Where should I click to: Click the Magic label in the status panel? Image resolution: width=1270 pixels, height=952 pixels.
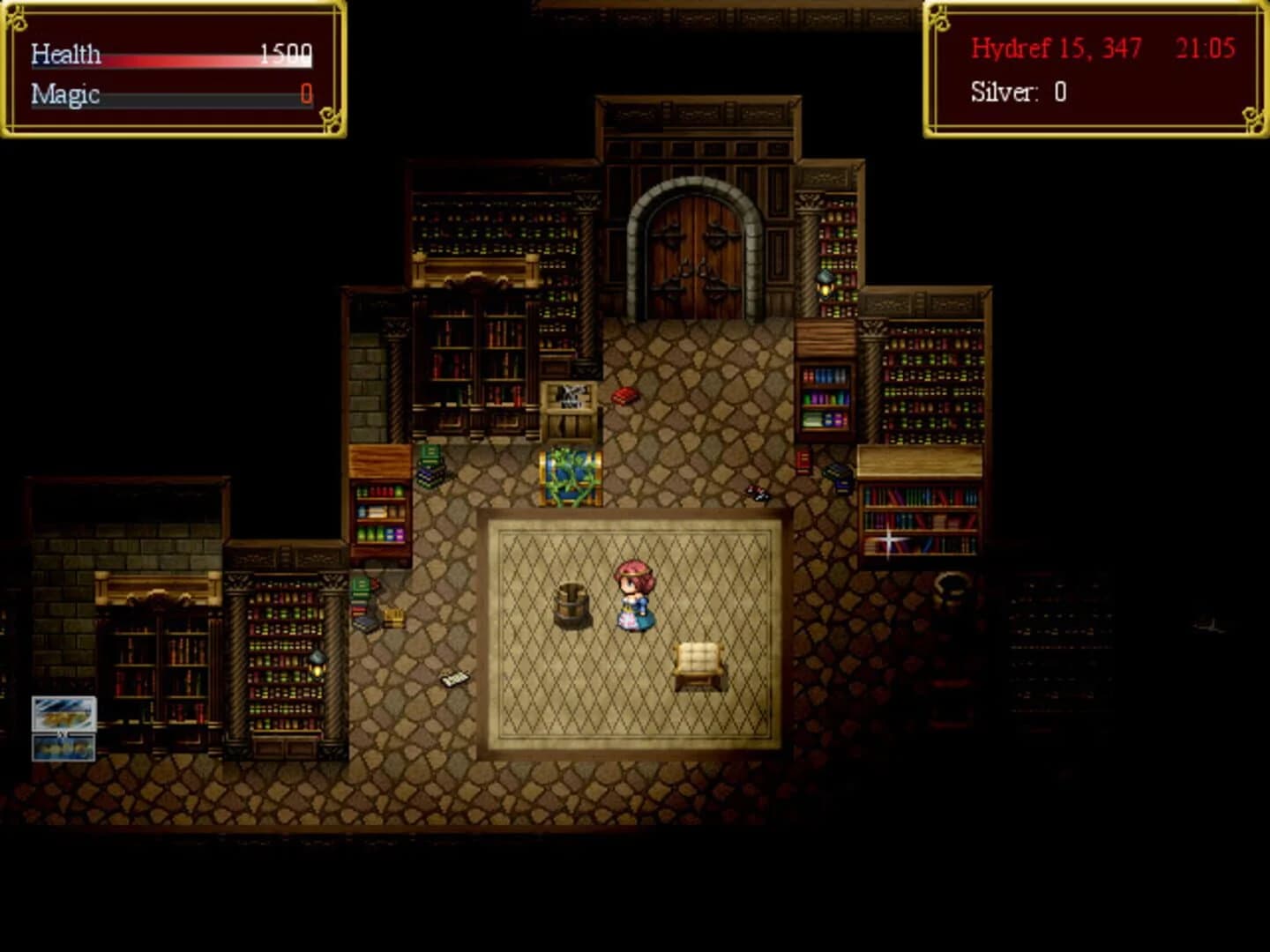pyautogui.click(x=64, y=95)
